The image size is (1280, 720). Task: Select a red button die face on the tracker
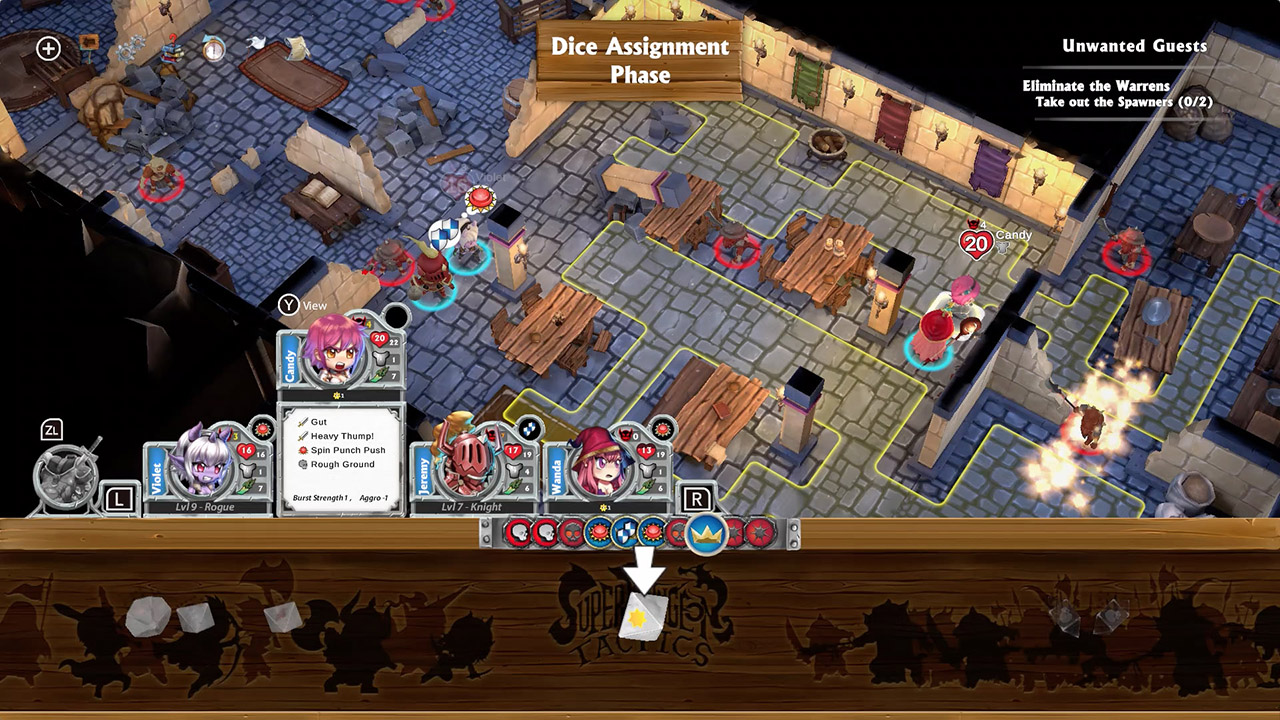tap(599, 533)
